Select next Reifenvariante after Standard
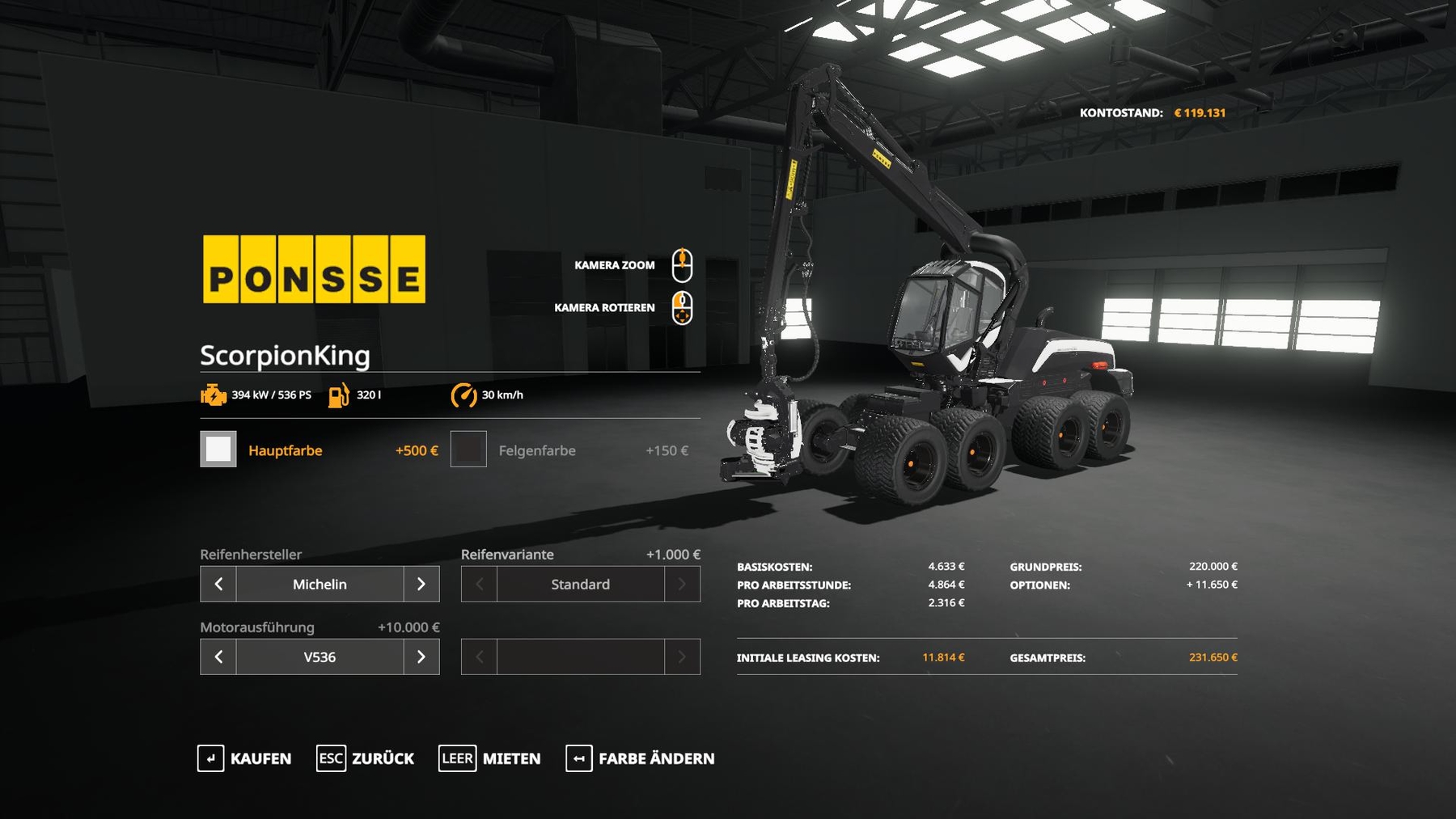The width and height of the screenshot is (1456, 819). (682, 584)
